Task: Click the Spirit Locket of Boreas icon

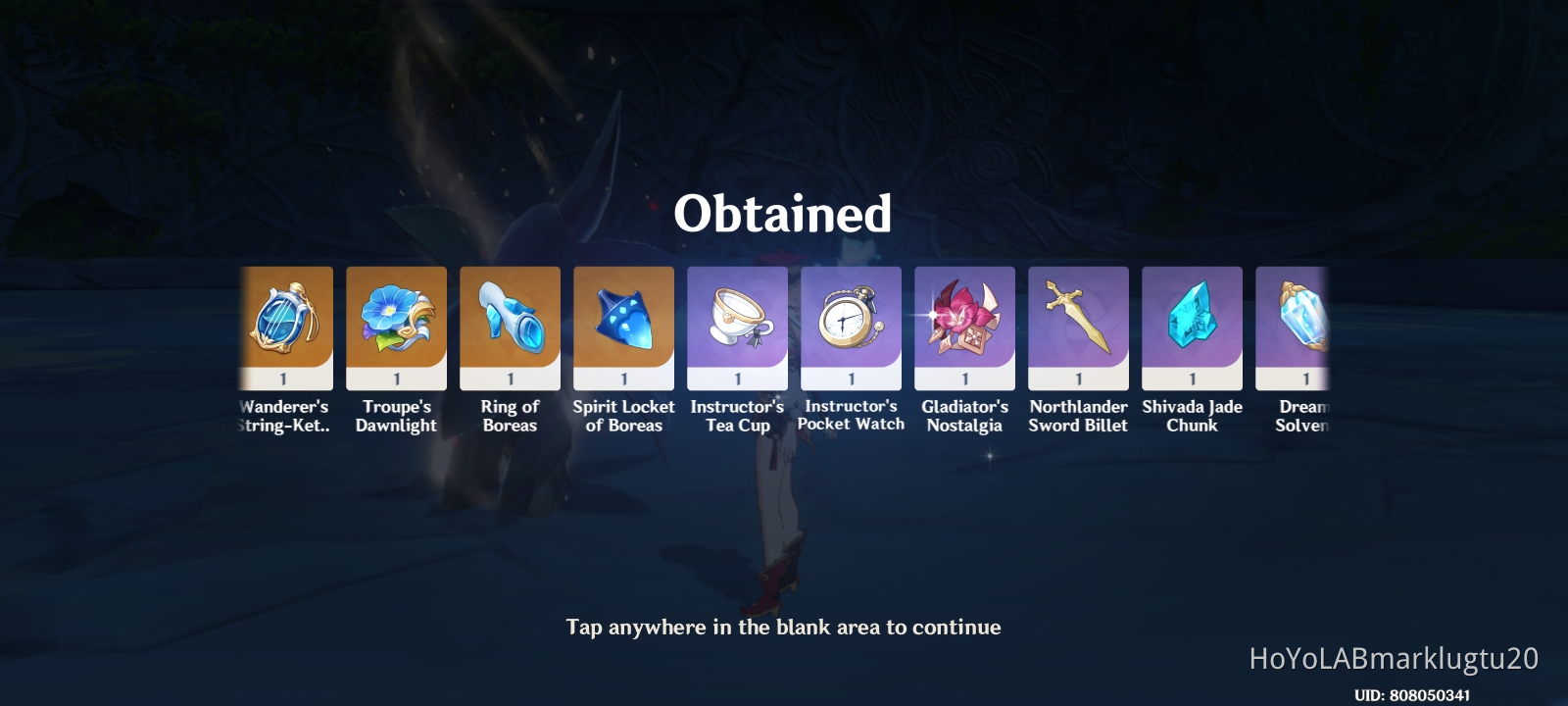Action: tap(623, 324)
